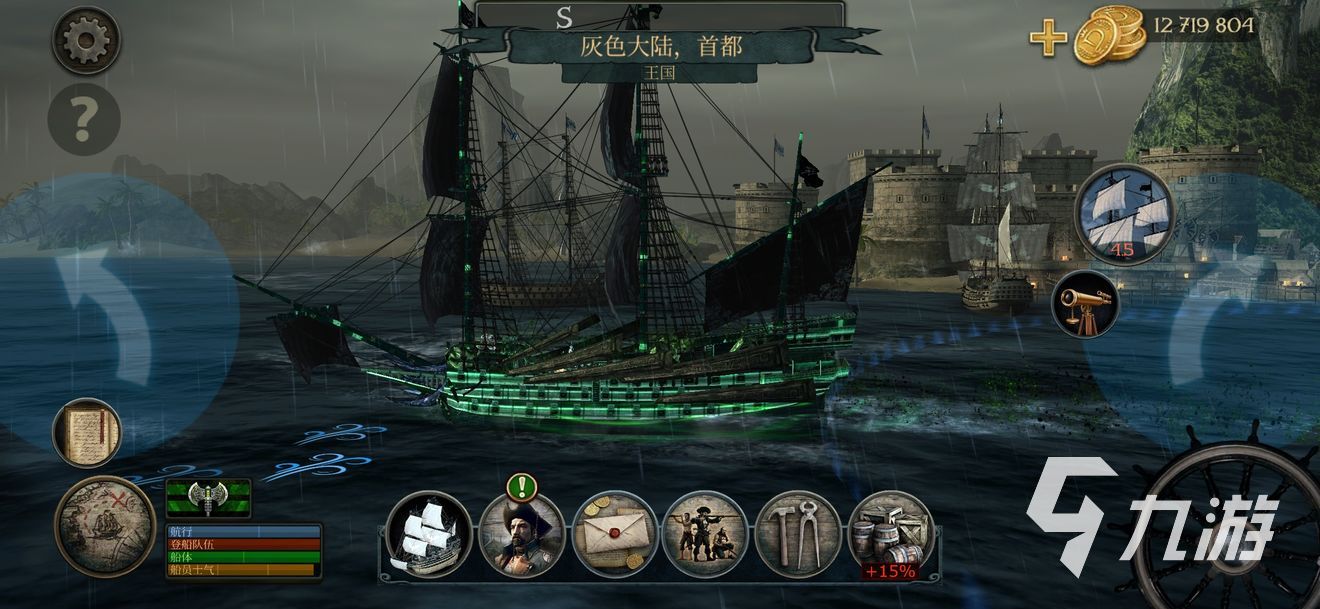
Task: Adjust sails with the sail speed icon
Action: tap(1125, 214)
